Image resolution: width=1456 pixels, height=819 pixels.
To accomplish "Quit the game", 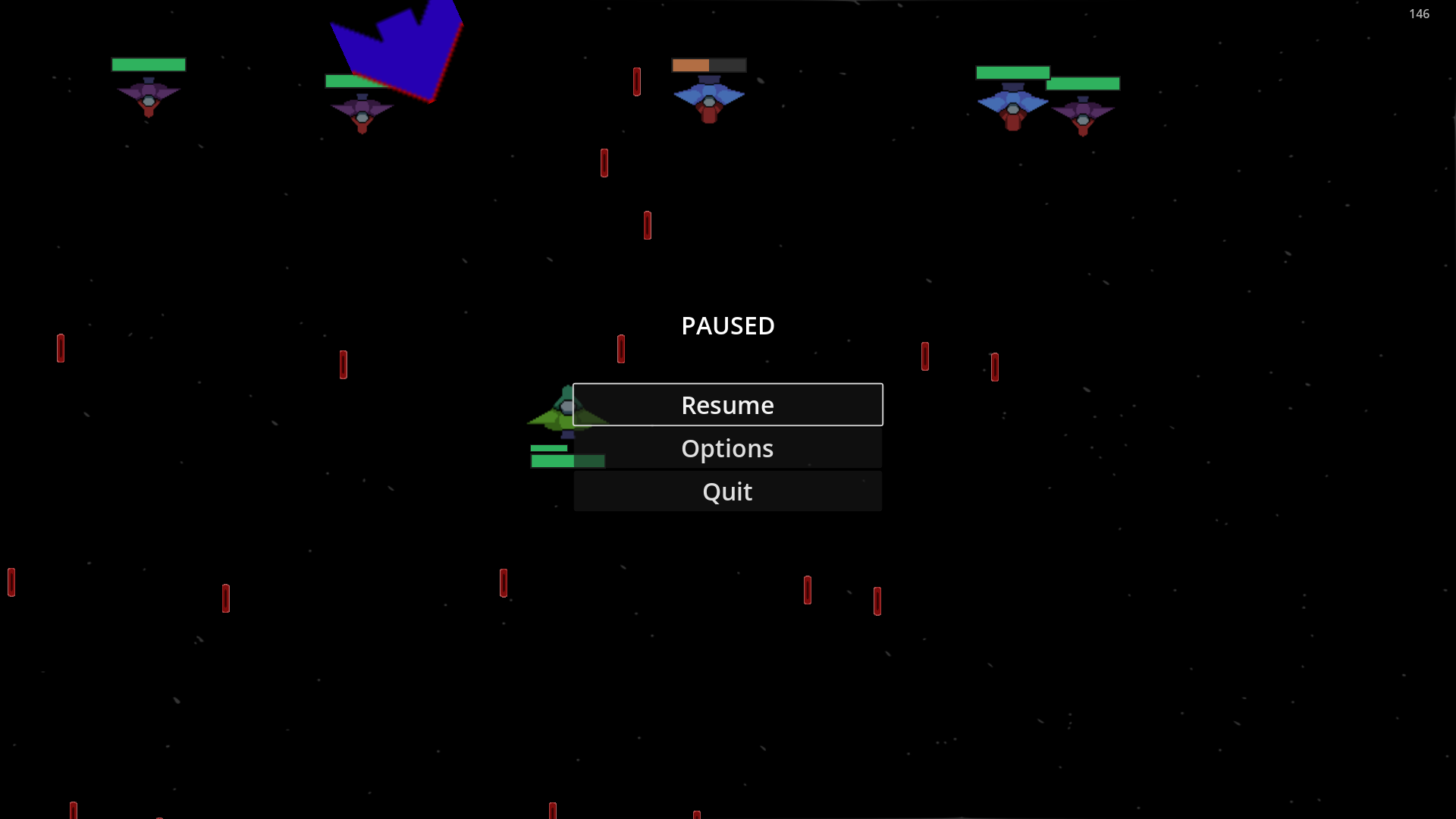I will (x=727, y=491).
